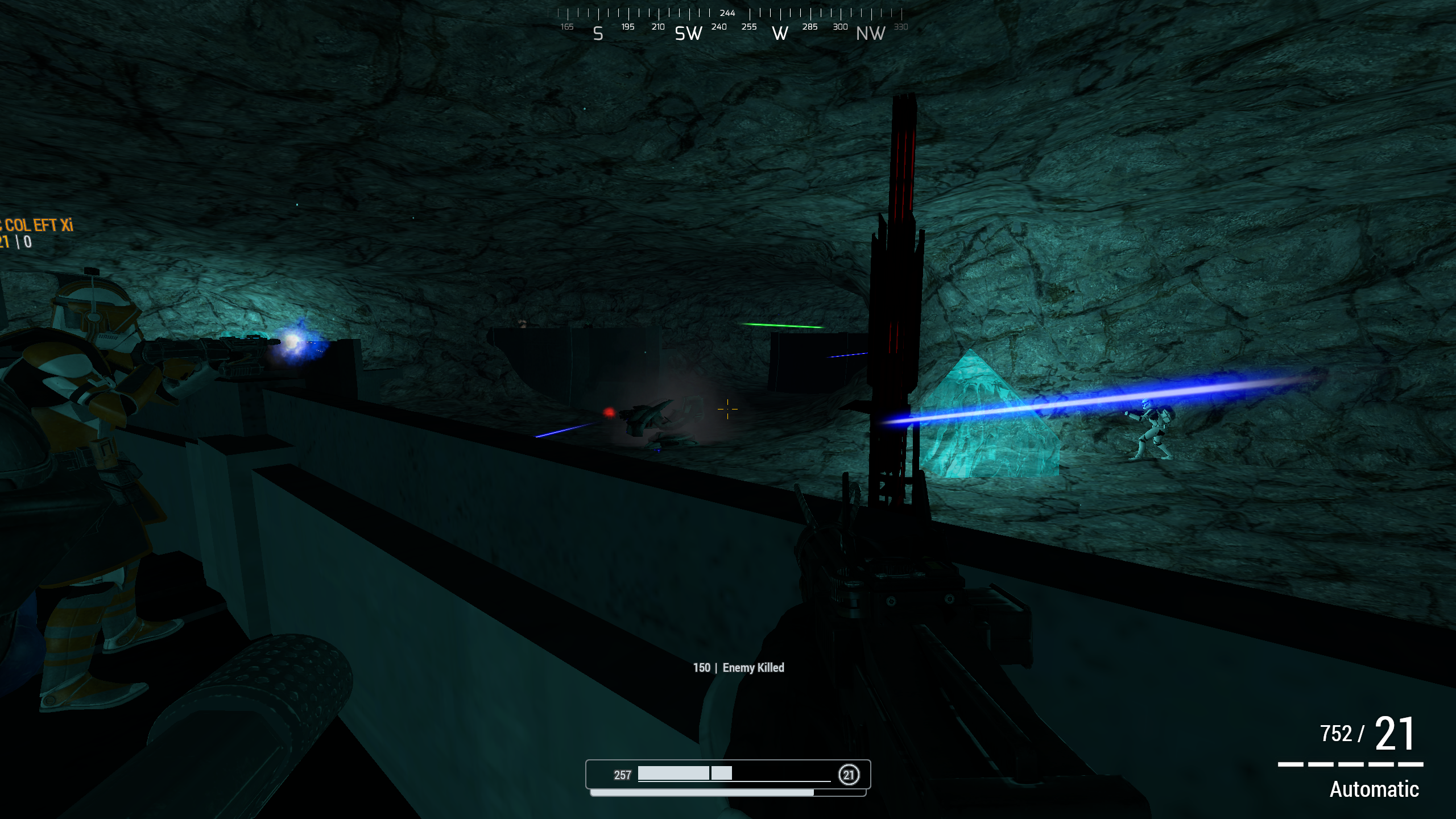Click the S marker on the compass

click(597, 34)
